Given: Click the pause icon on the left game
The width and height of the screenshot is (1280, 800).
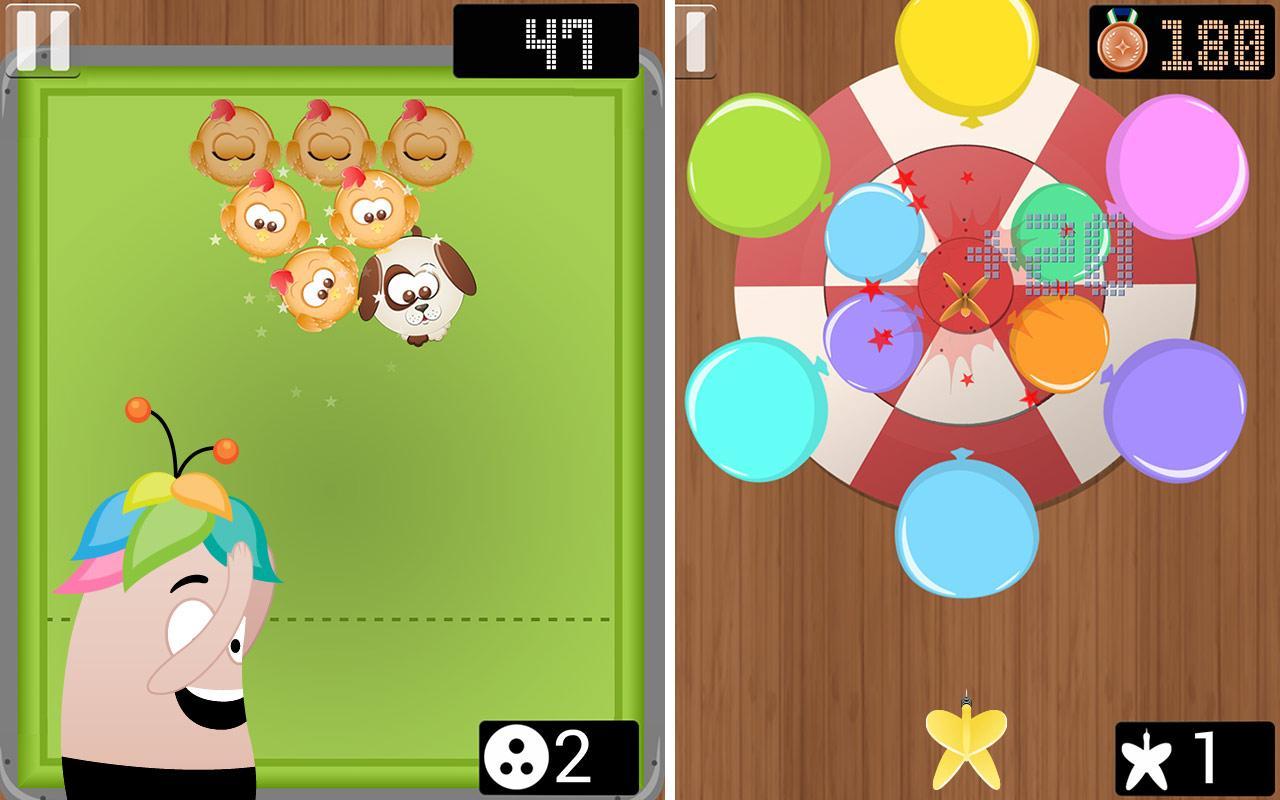Looking at the screenshot, I should point(42,40).
